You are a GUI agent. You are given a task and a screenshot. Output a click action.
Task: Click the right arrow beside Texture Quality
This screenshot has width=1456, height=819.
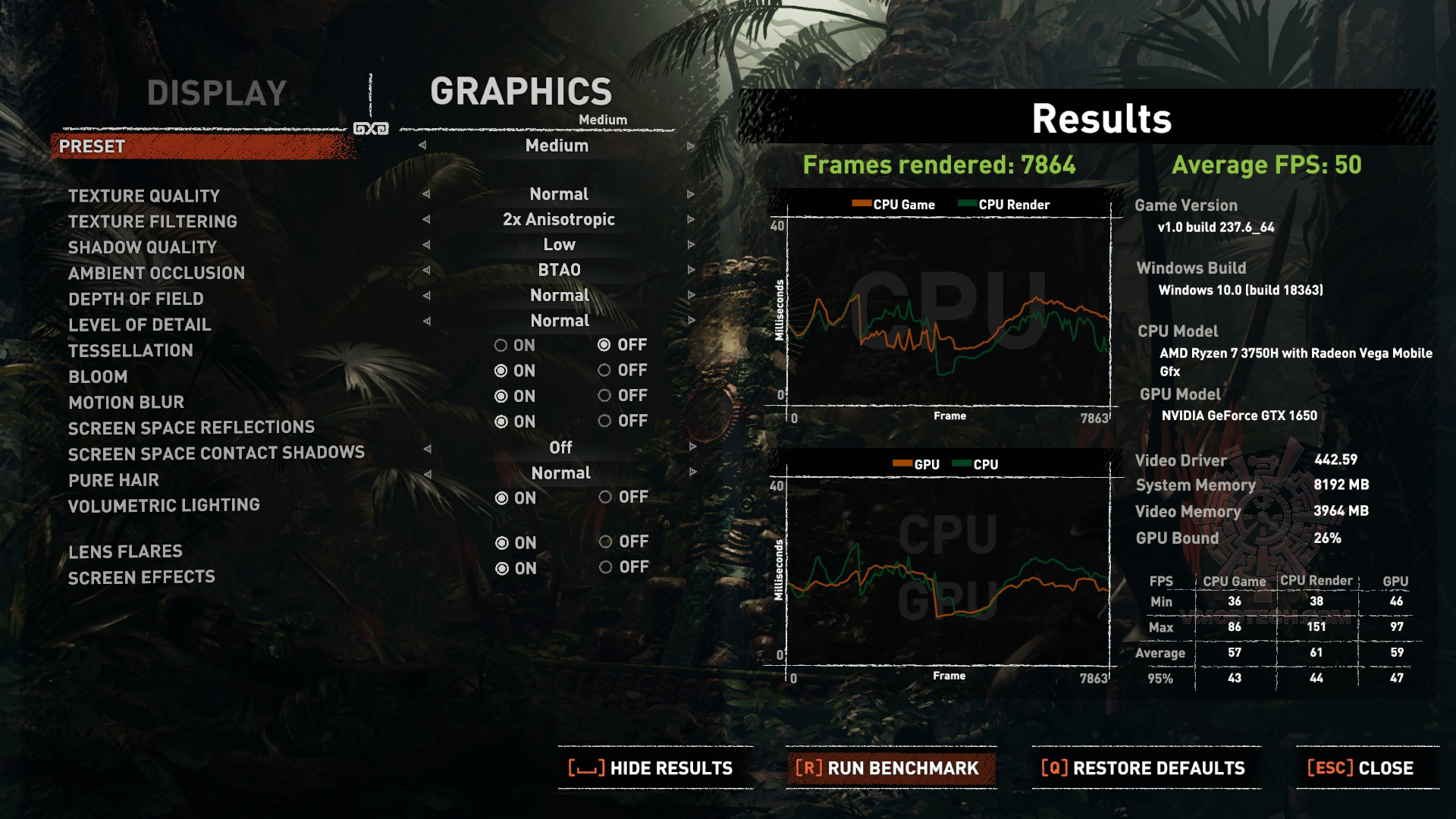click(x=690, y=194)
